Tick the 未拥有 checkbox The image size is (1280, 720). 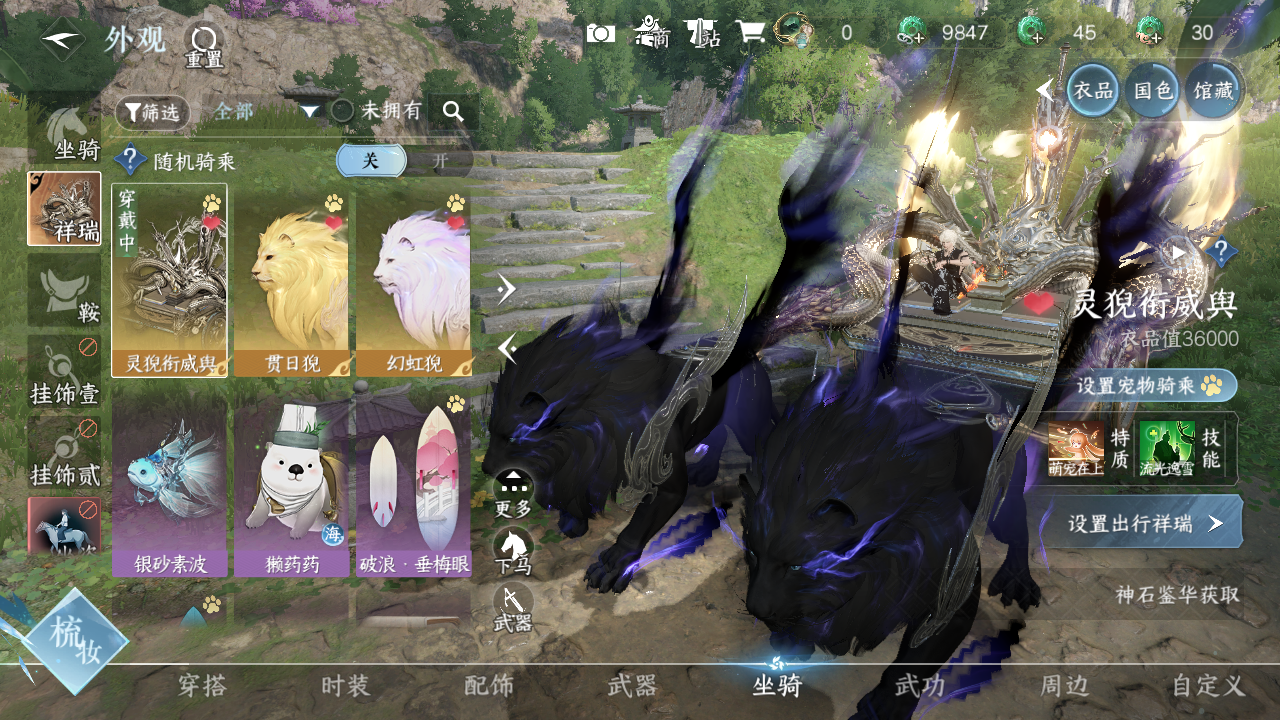point(343,111)
